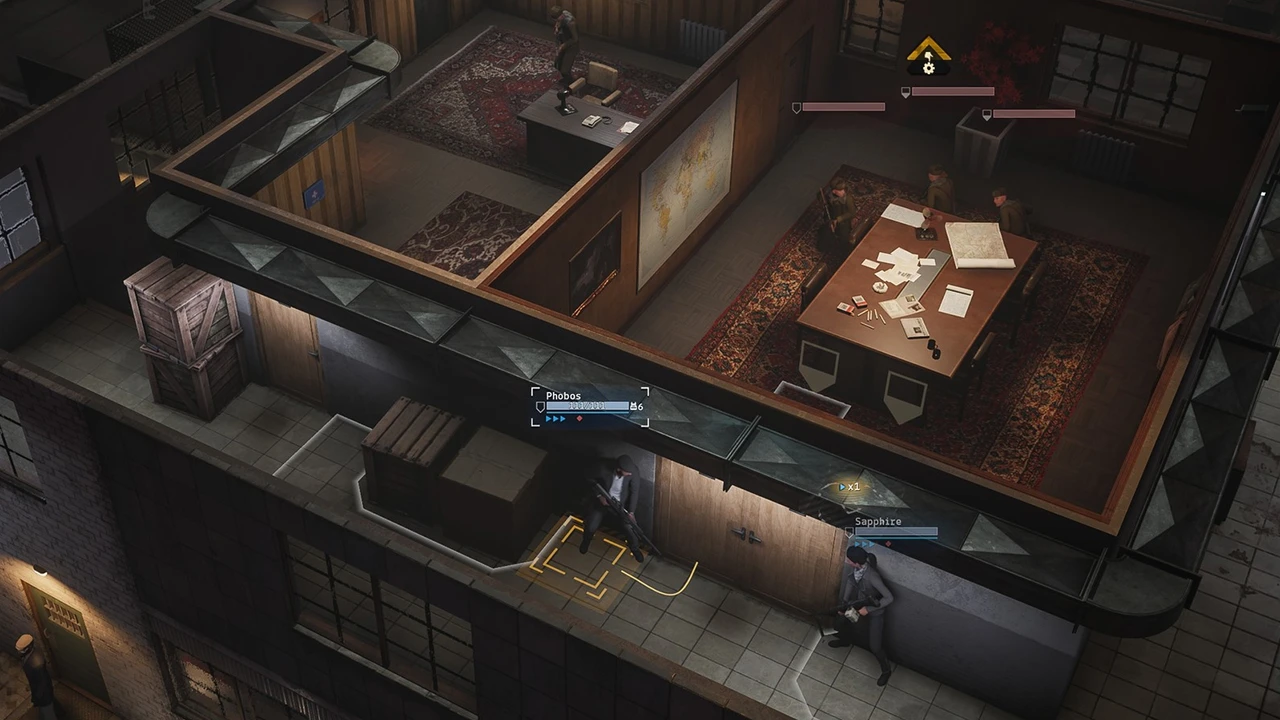Click the first blue action point arrow under Phobos

click(548, 419)
